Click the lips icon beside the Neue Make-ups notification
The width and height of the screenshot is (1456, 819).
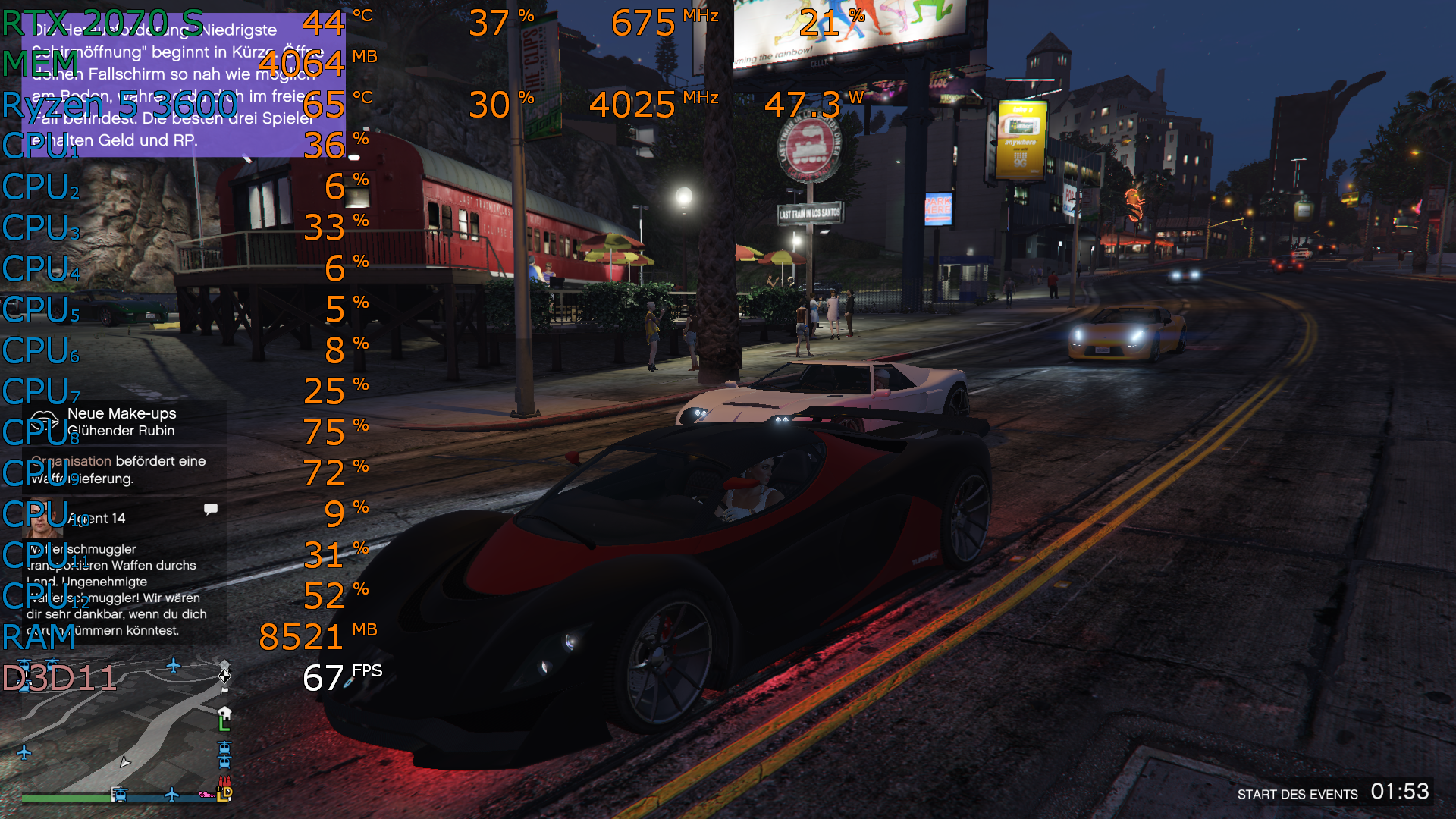click(x=45, y=418)
